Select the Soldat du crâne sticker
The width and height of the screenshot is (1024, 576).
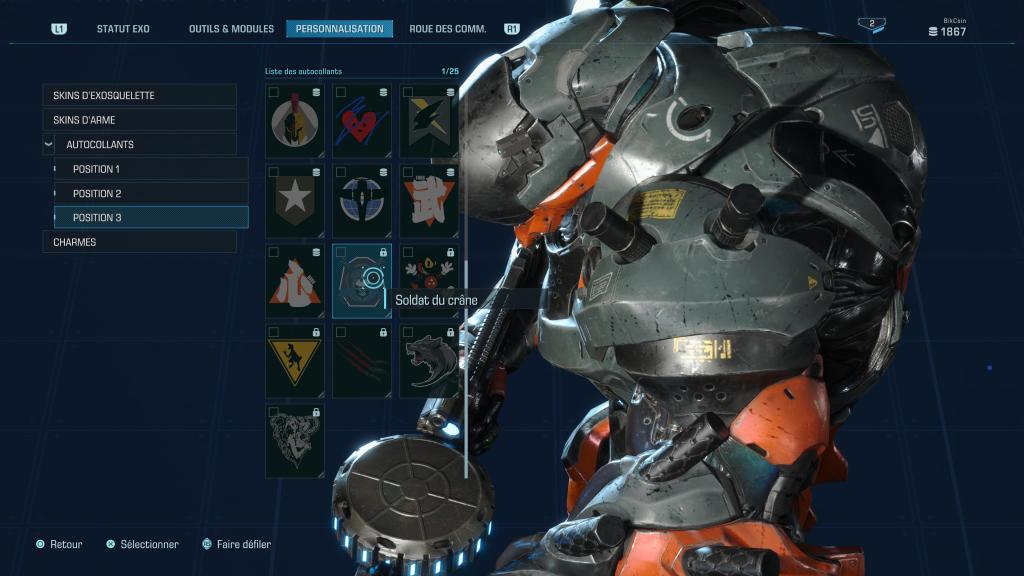362,281
